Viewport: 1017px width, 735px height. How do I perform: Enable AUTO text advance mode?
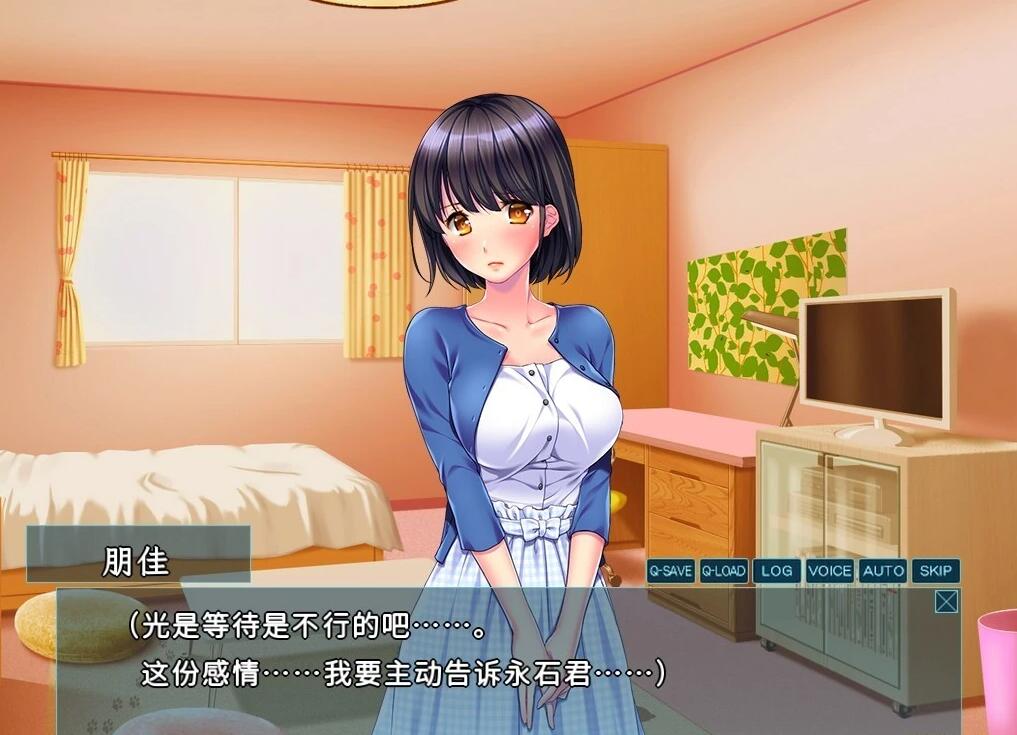883,571
